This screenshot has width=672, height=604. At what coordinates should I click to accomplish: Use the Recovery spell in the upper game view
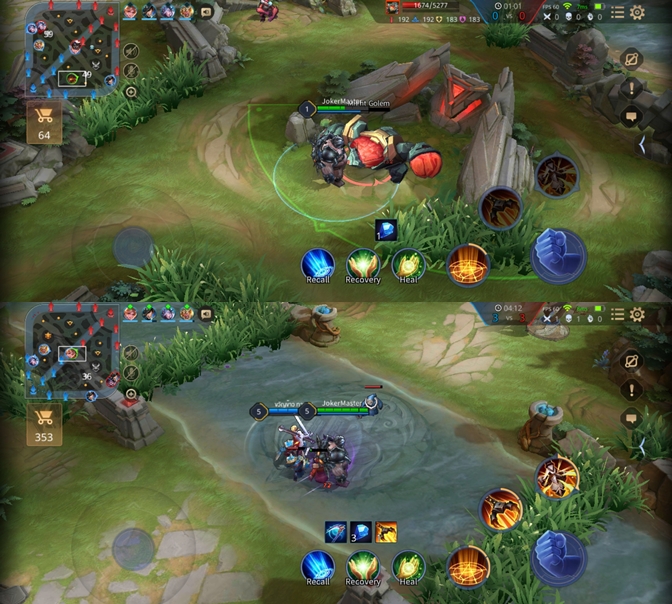point(363,265)
